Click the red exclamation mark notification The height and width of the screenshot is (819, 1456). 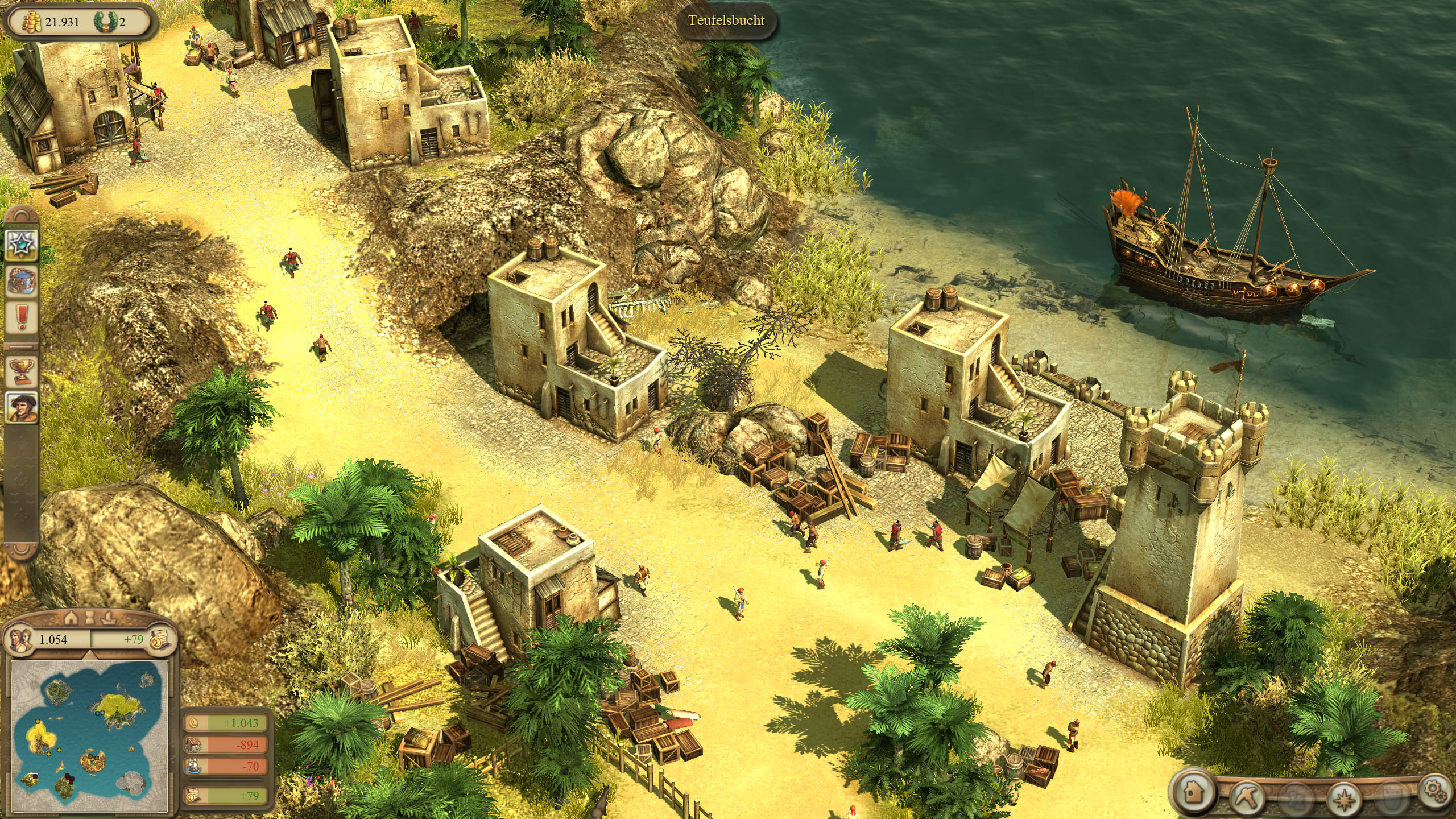pos(22,317)
